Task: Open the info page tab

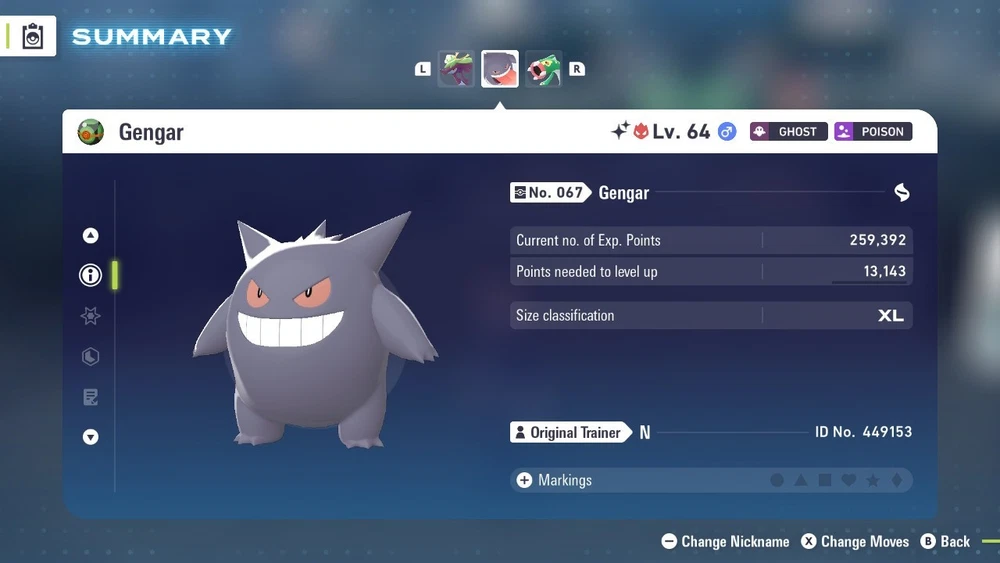Action: pos(91,275)
